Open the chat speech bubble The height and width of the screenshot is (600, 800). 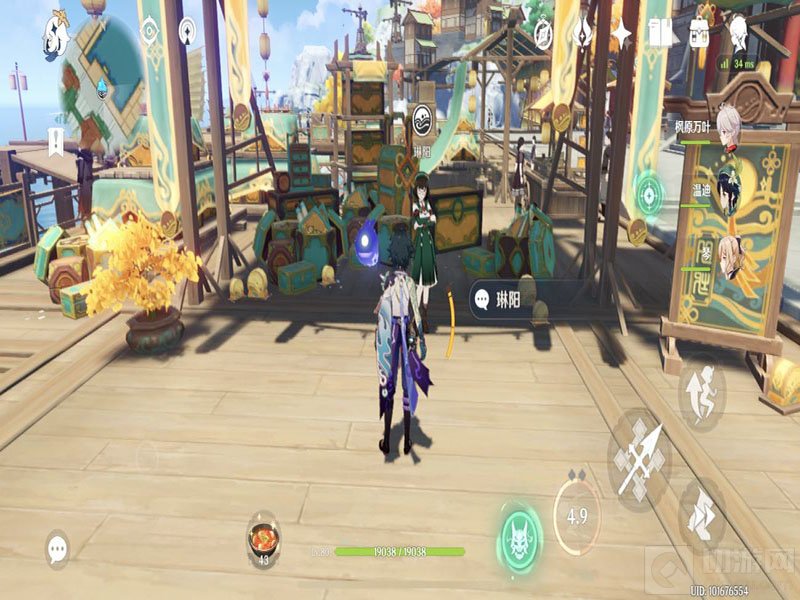pyautogui.click(x=58, y=547)
